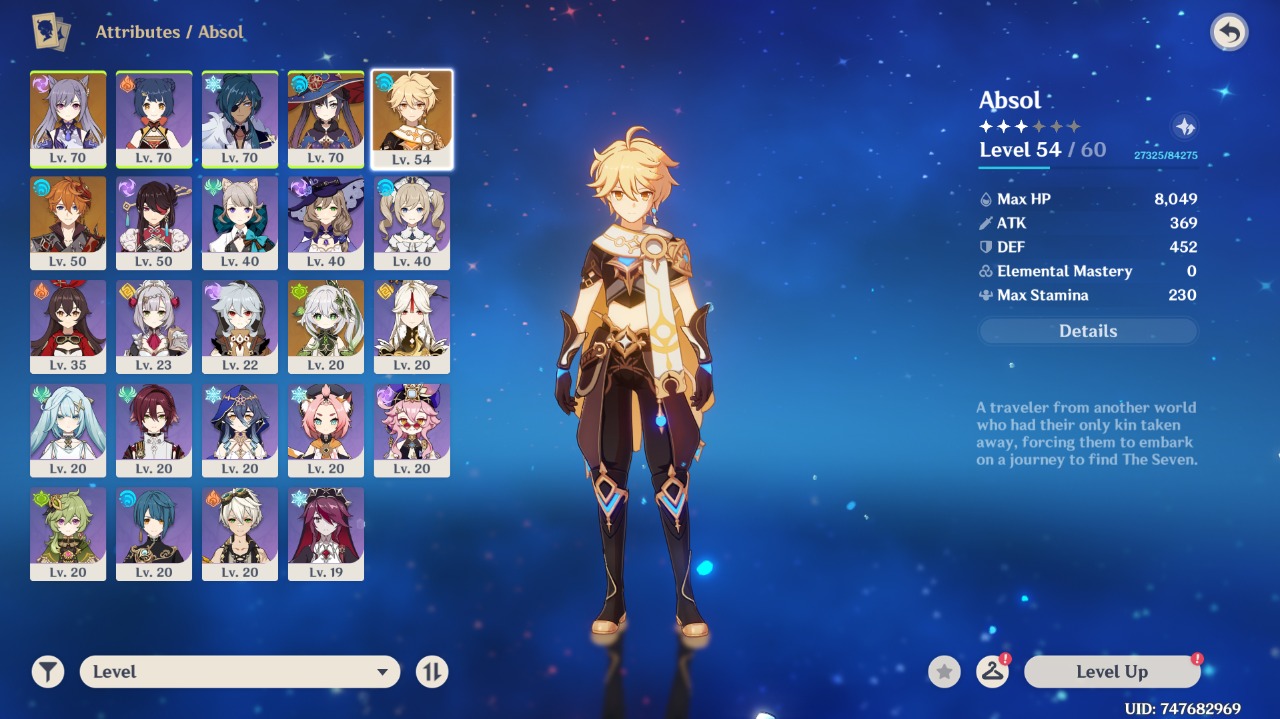Choose Keqing's Lv. 70 portrait
1280x719 pixels.
[x=68, y=119]
